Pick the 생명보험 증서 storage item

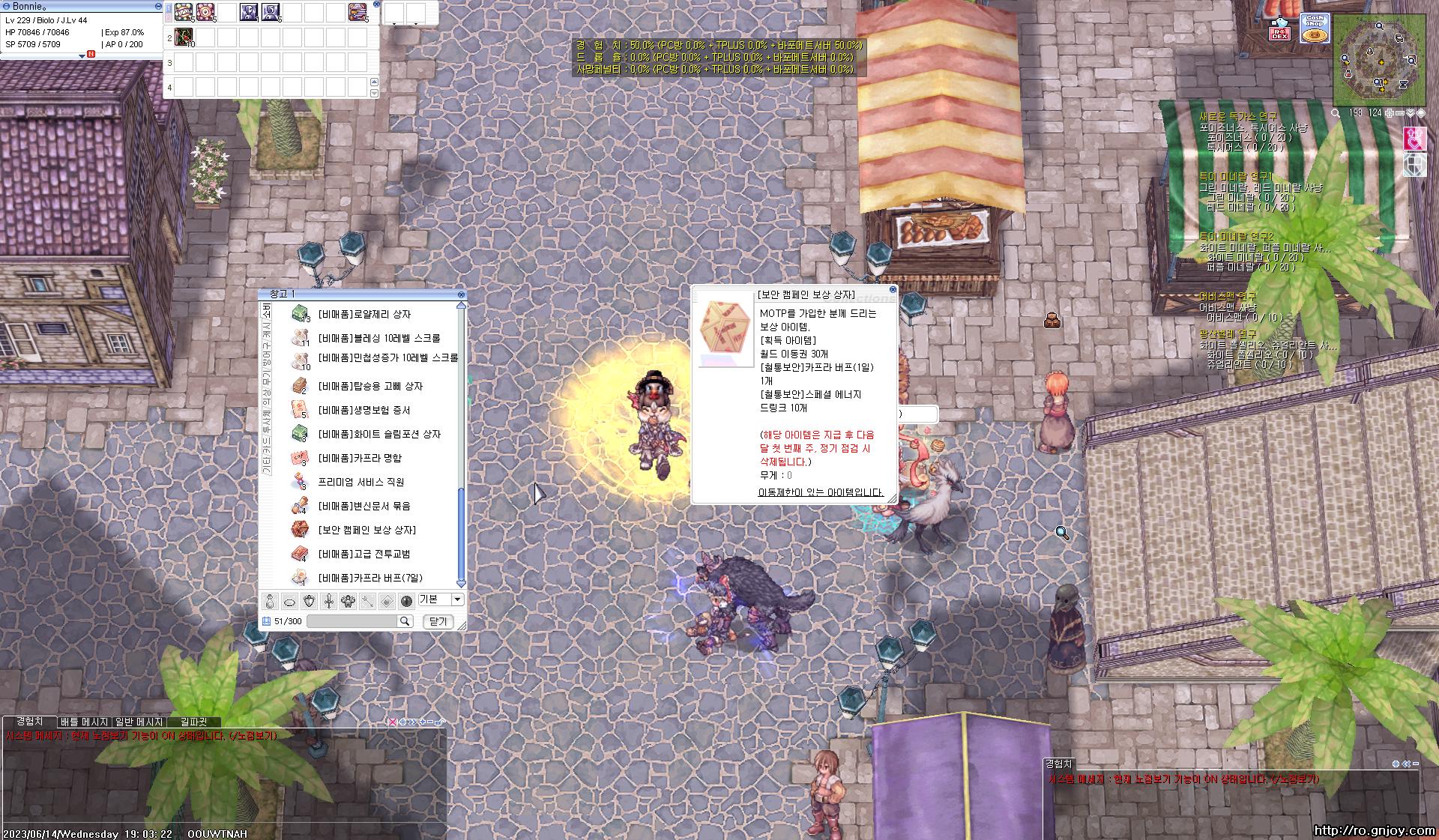tap(364, 411)
